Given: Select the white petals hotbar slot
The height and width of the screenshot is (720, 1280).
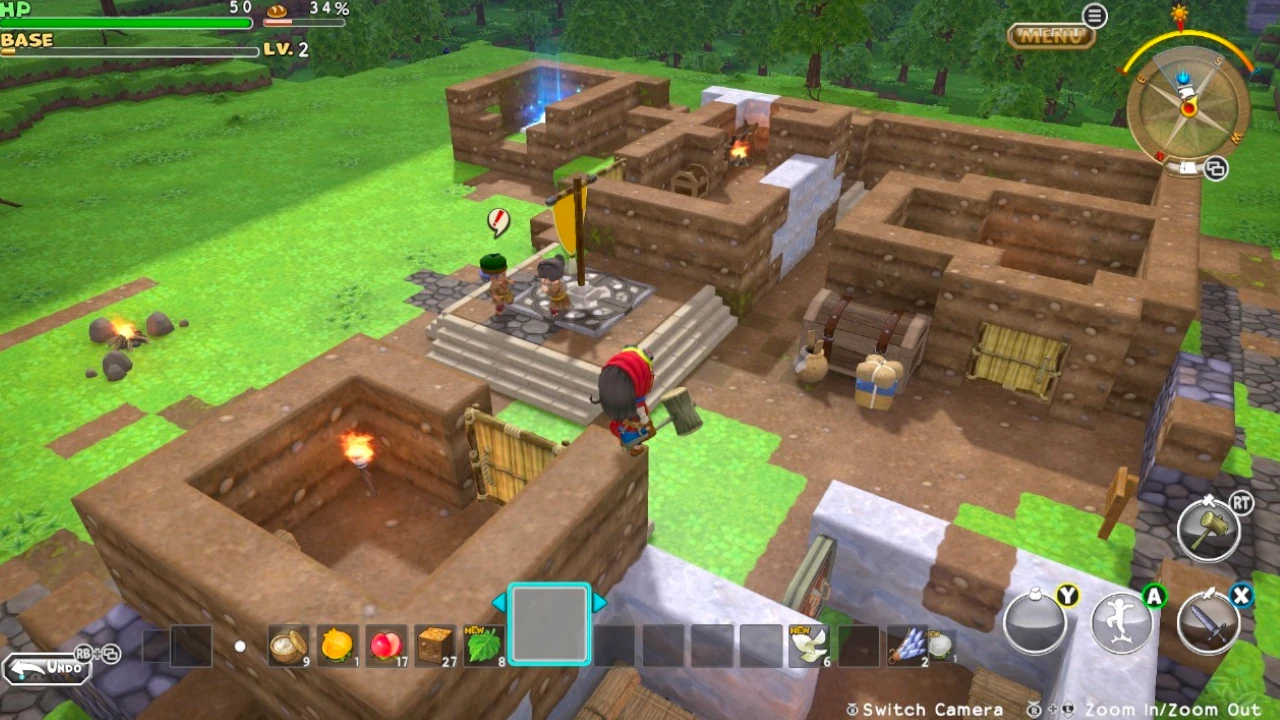Looking at the screenshot, I should click(809, 646).
